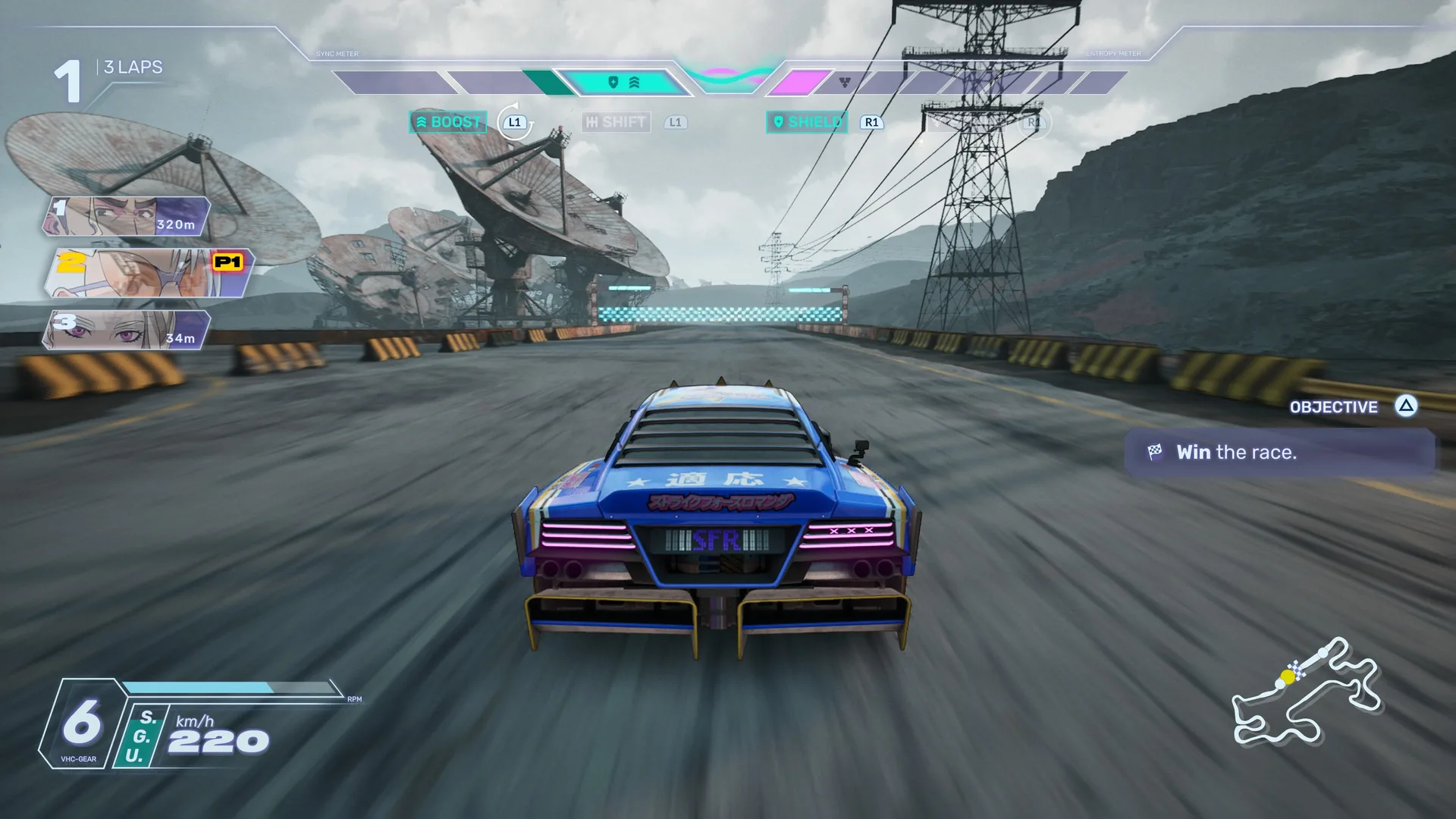The width and height of the screenshot is (1456, 819).
Task: Trigger the SHIELD ability
Action: [x=807, y=122]
